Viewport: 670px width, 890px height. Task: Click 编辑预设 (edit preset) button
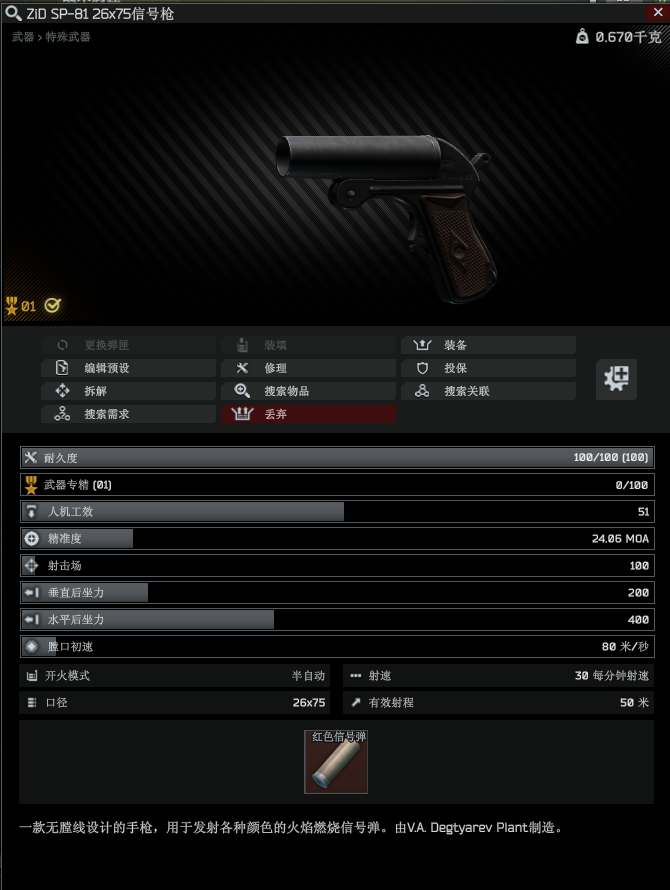tap(128, 368)
